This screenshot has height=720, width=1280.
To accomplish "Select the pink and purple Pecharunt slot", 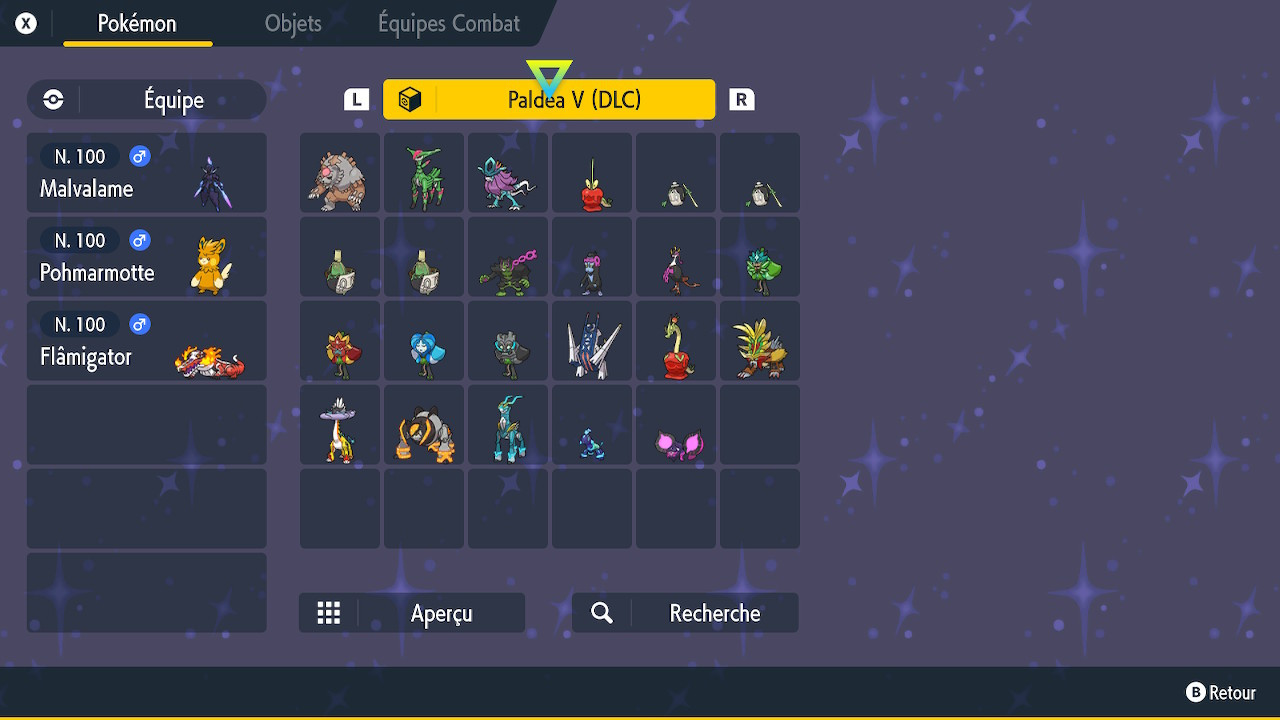I will click(x=676, y=425).
